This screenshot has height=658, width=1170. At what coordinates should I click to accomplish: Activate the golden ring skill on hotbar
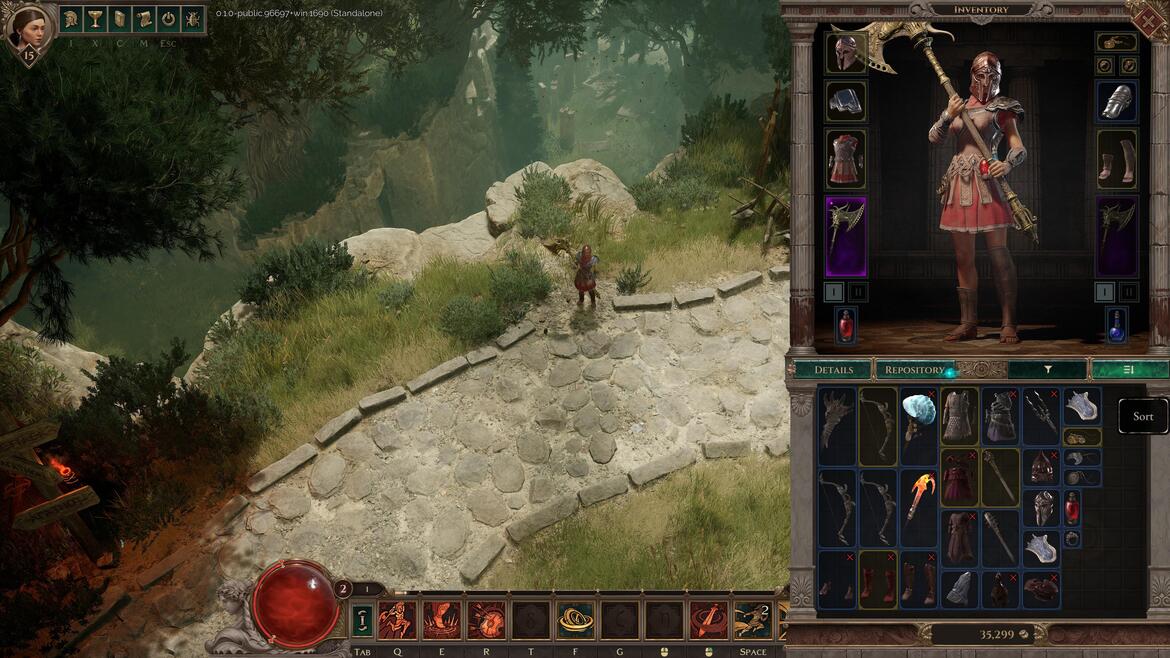575,620
